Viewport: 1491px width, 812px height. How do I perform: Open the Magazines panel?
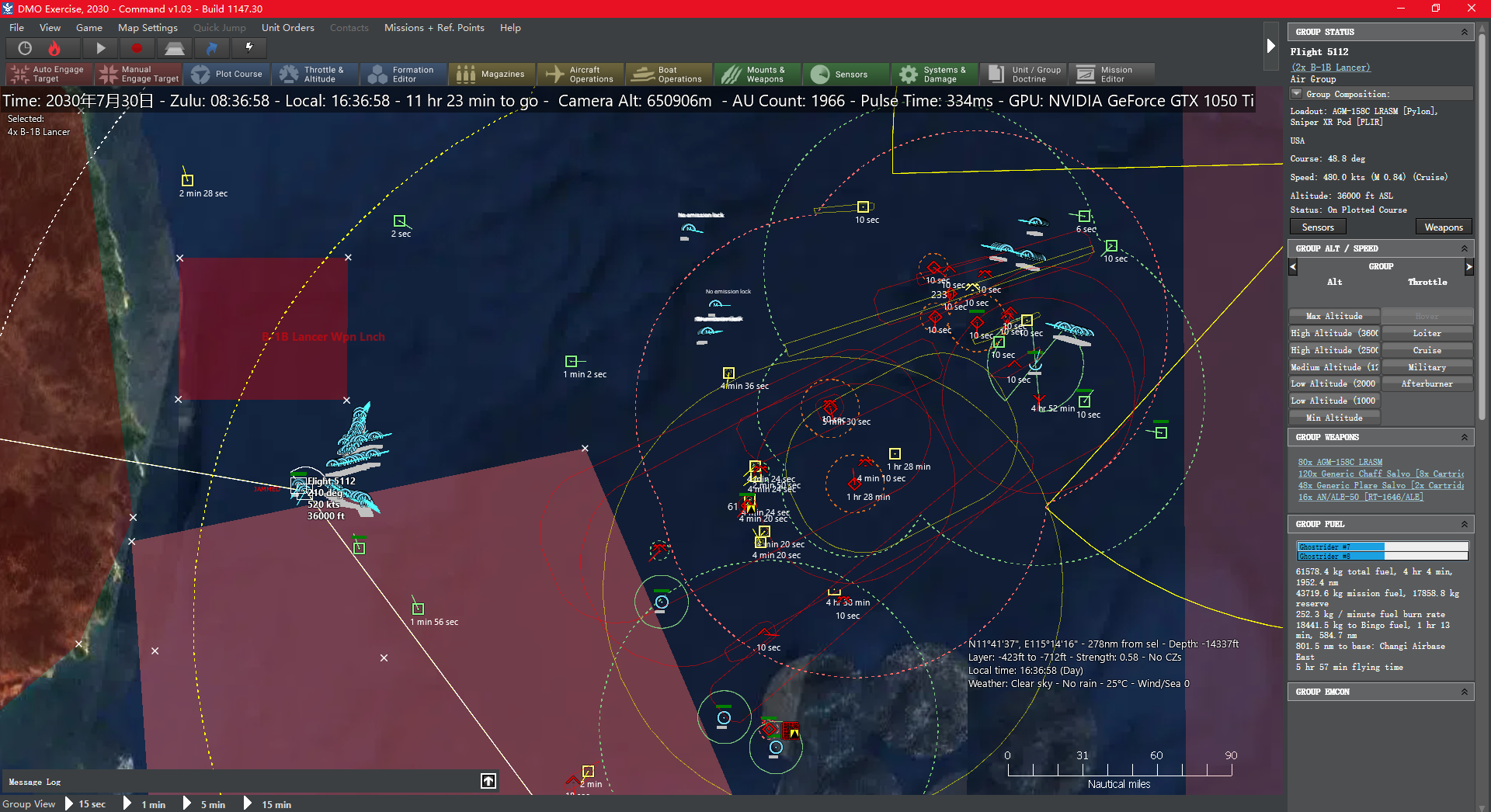[x=492, y=74]
